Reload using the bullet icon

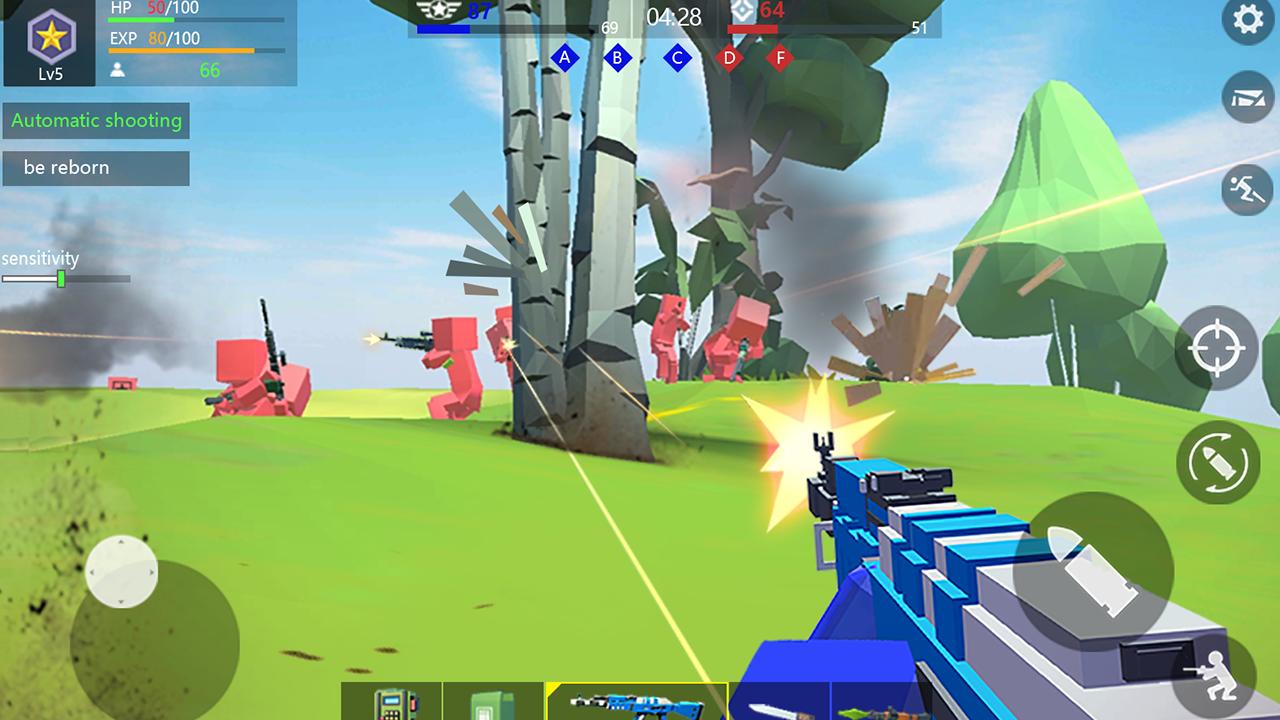1219,464
